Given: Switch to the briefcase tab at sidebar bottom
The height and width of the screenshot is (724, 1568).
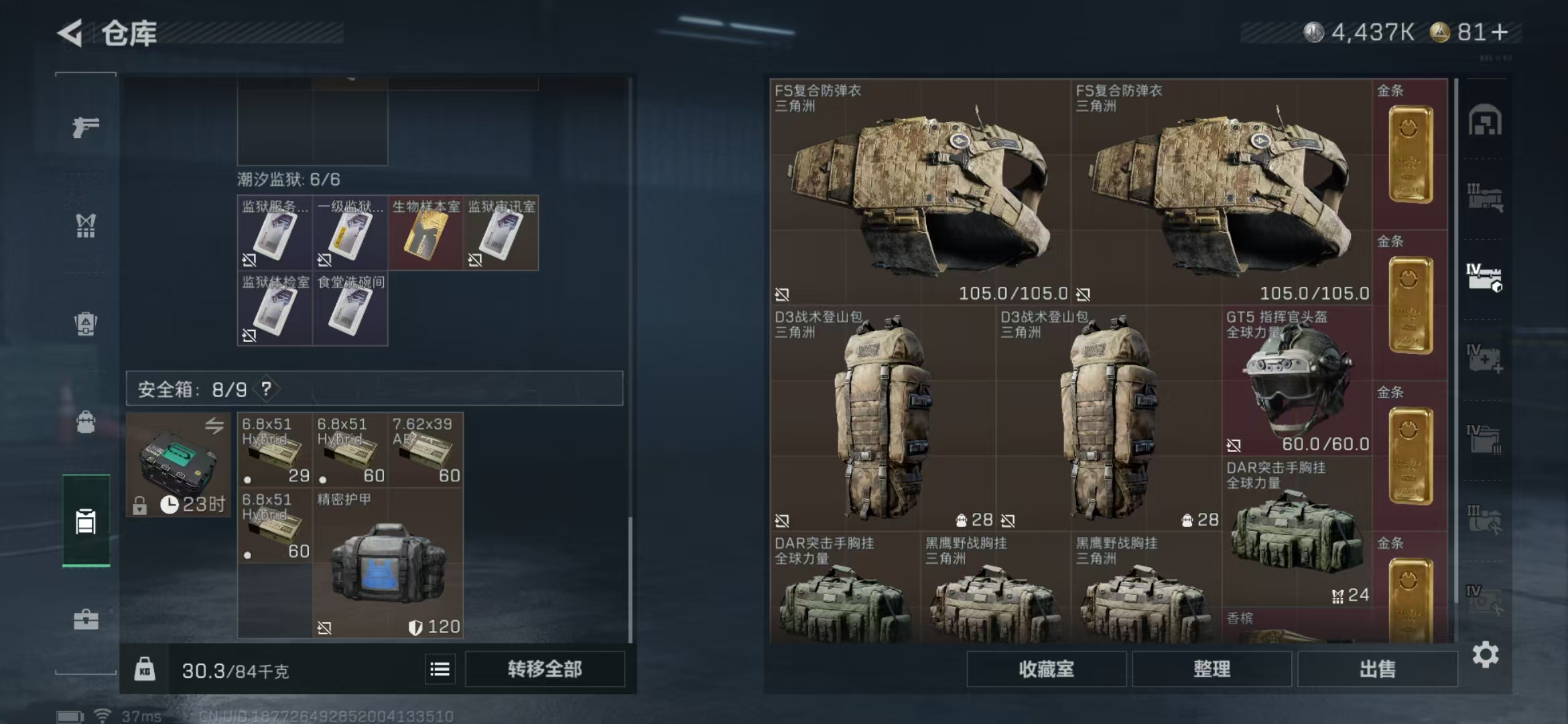Looking at the screenshot, I should (86, 619).
